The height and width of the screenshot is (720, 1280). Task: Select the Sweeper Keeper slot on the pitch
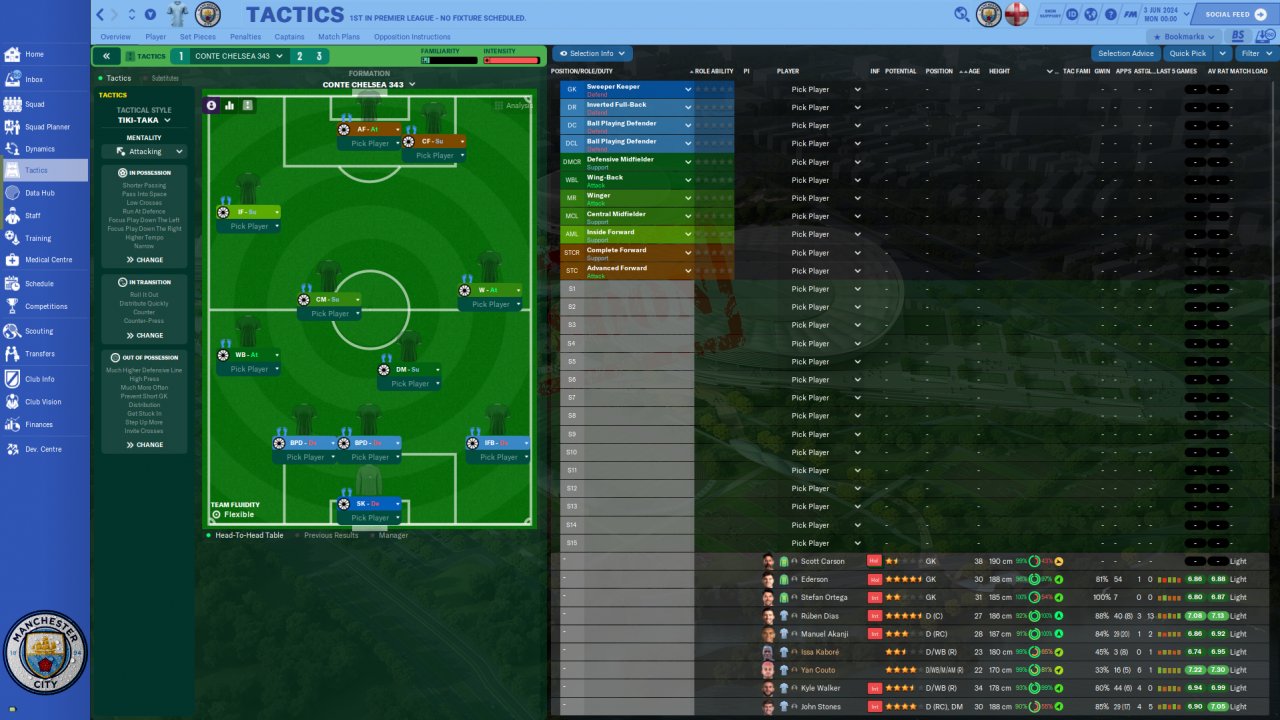[369, 504]
